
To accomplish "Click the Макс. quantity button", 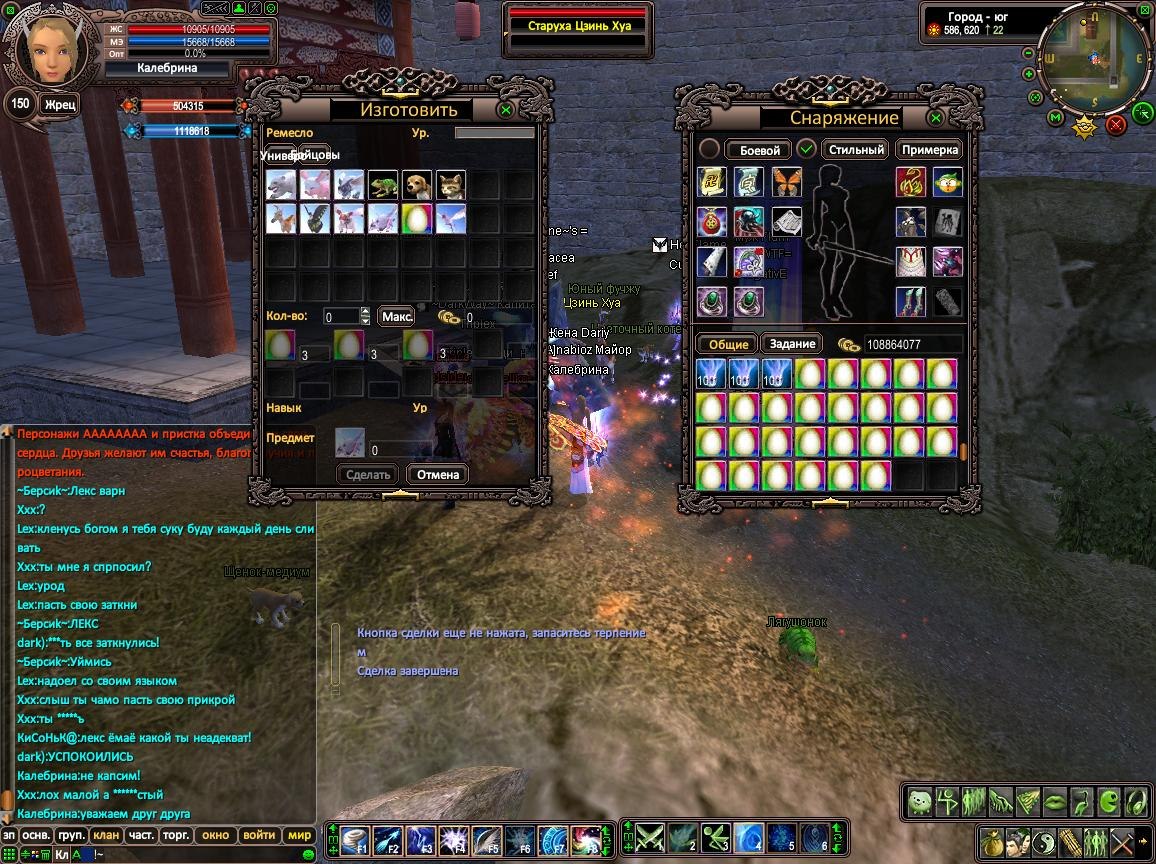I will click(x=396, y=316).
